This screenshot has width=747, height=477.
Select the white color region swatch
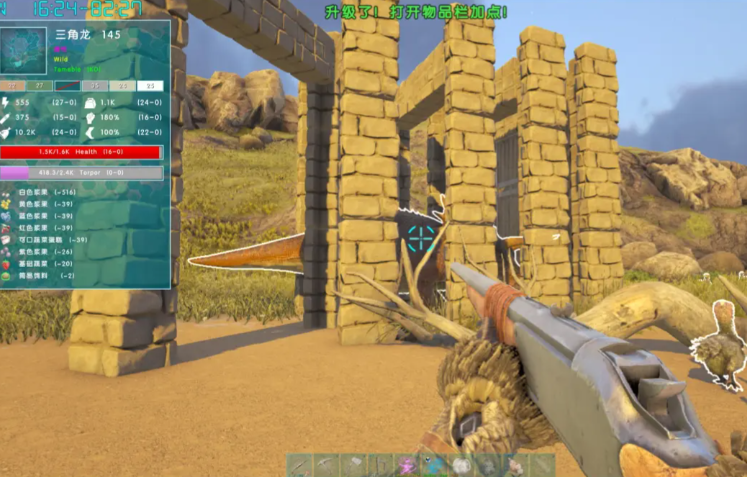tap(151, 87)
